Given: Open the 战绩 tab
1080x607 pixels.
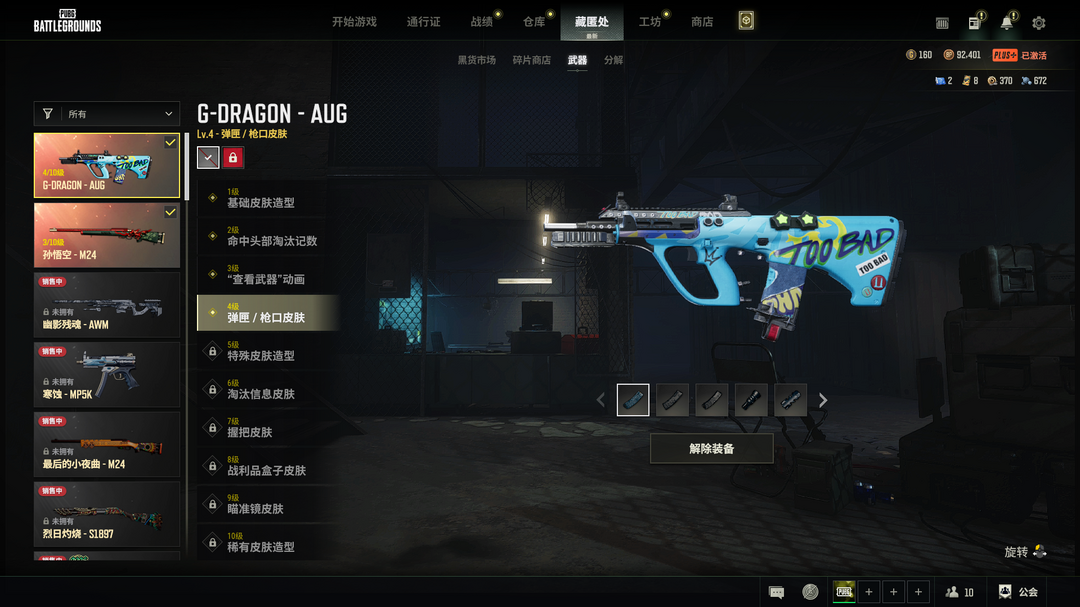Looking at the screenshot, I should click(x=482, y=22).
